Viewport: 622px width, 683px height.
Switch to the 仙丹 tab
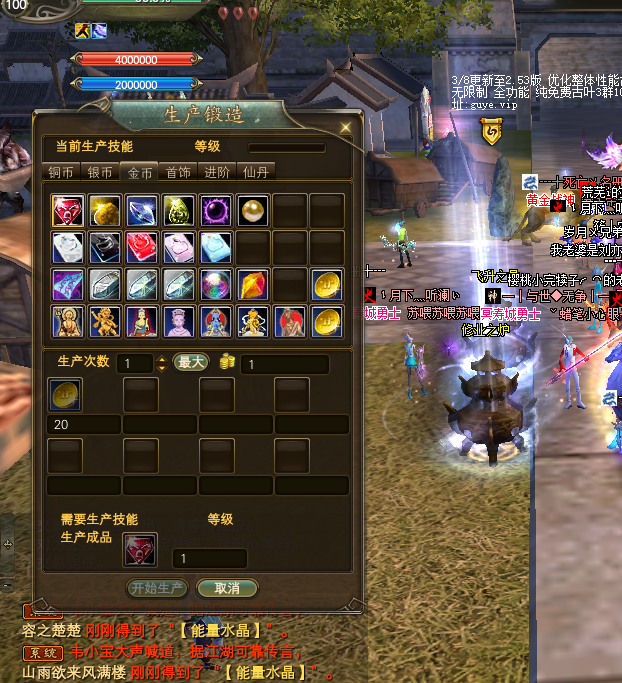pyautogui.click(x=255, y=172)
